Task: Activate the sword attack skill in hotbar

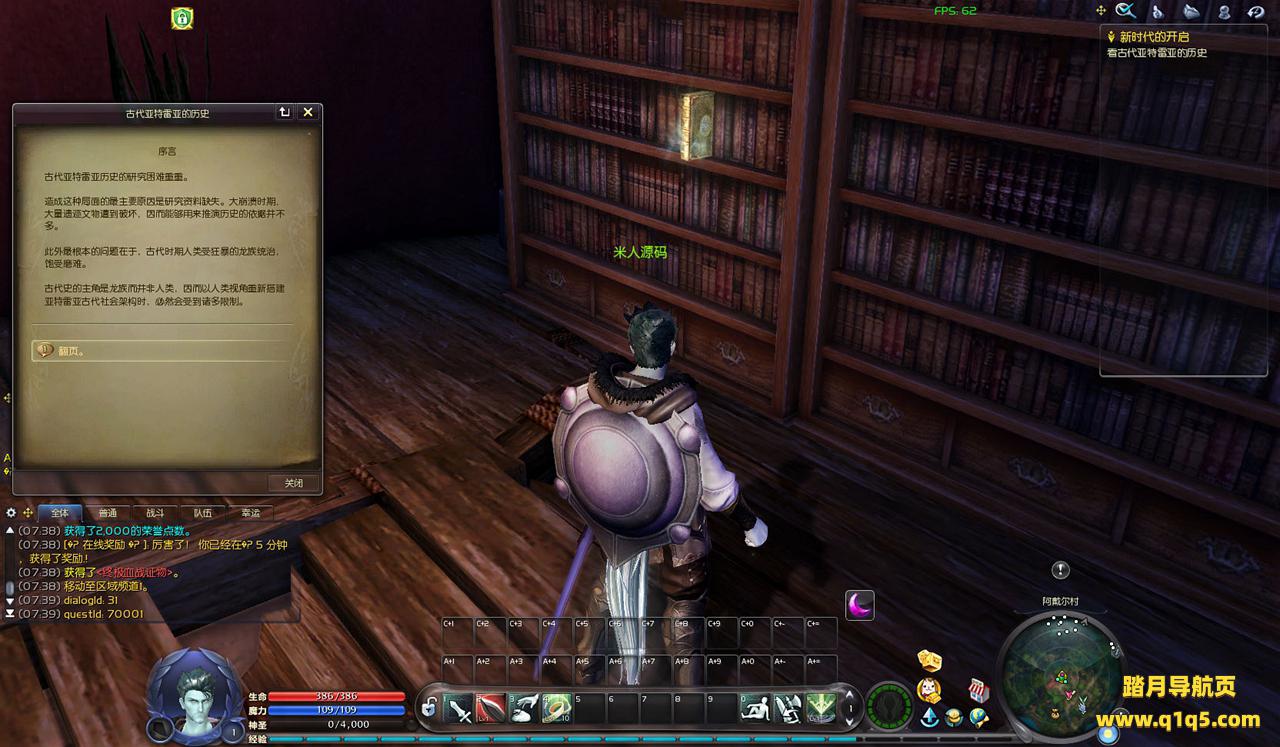Action: [459, 708]
